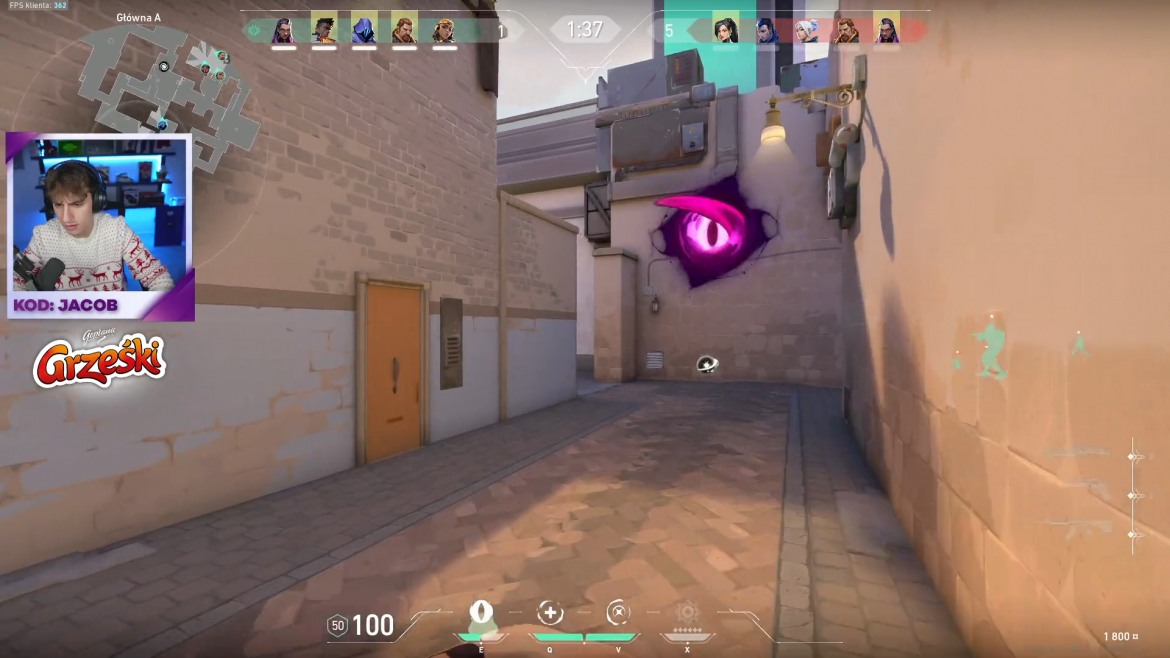Select the Sage portrait on the teal background
Viewport: 1170px width, 658px height.
tap(726, 29)
